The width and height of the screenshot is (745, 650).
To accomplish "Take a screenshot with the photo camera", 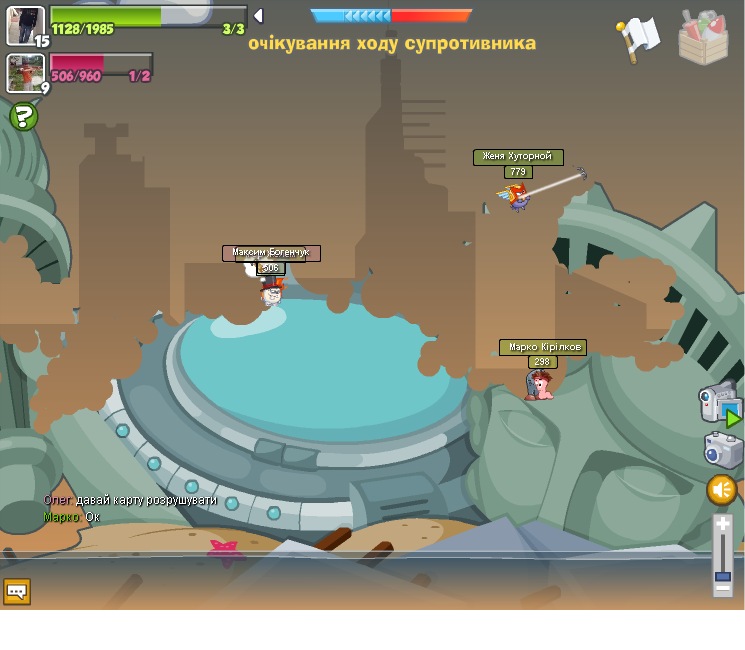I will click(x=722, y=449).
